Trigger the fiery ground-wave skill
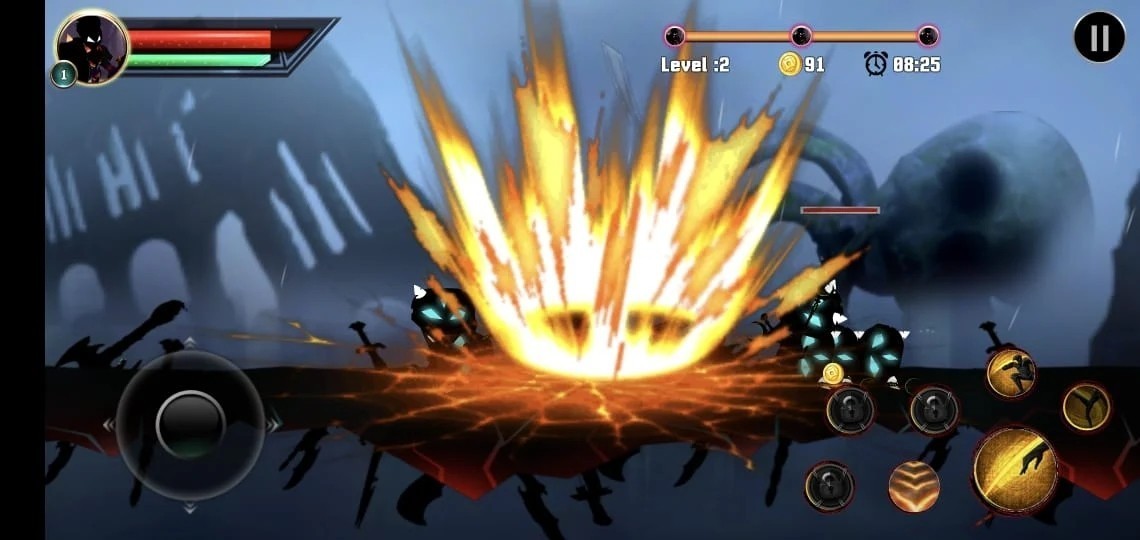Screen dimensions: 1140x540 click(x=914, y=487)
